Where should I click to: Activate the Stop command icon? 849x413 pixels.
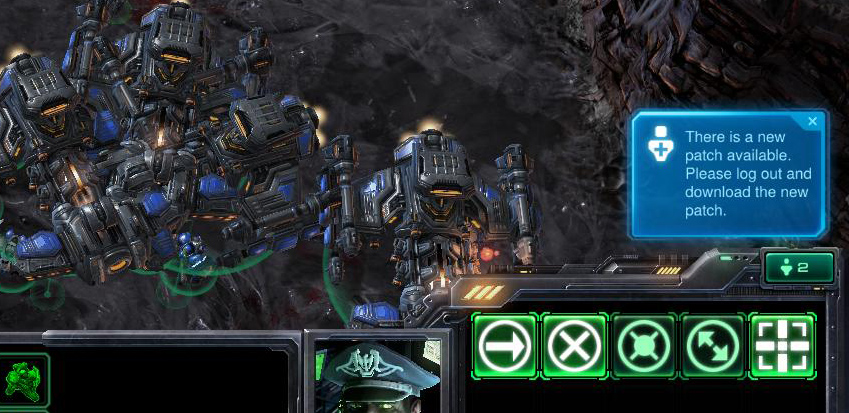click(575, 346)
